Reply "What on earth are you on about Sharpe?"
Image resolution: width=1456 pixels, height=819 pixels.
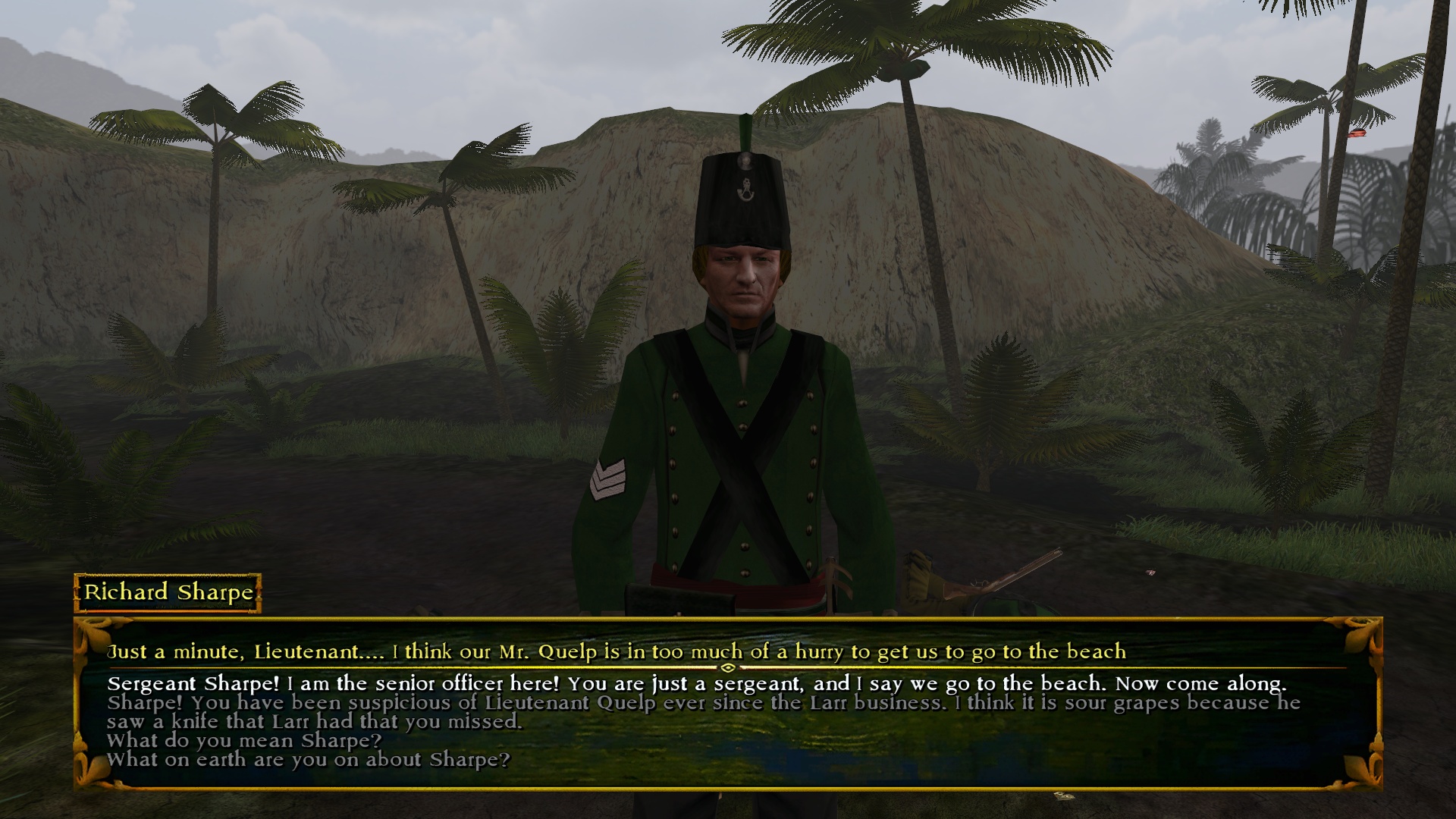coord(308,759)
